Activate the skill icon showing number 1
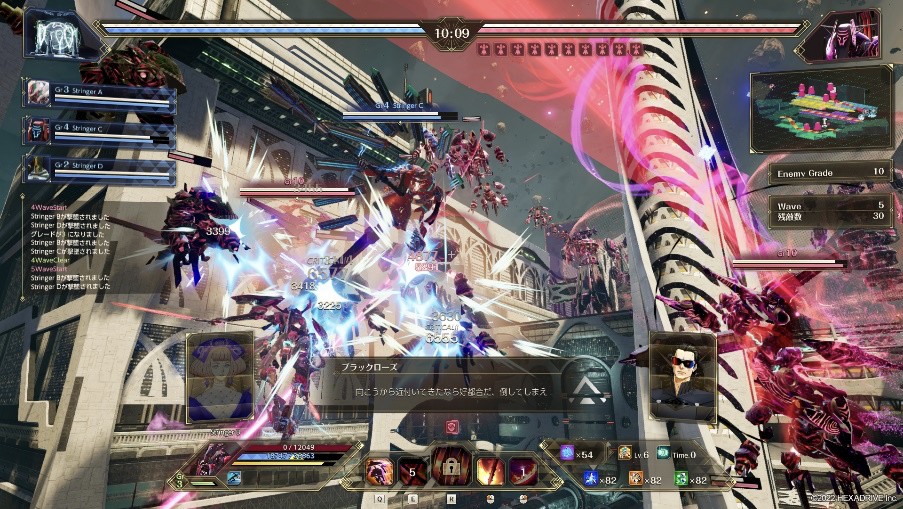 (x=521, y=469)
